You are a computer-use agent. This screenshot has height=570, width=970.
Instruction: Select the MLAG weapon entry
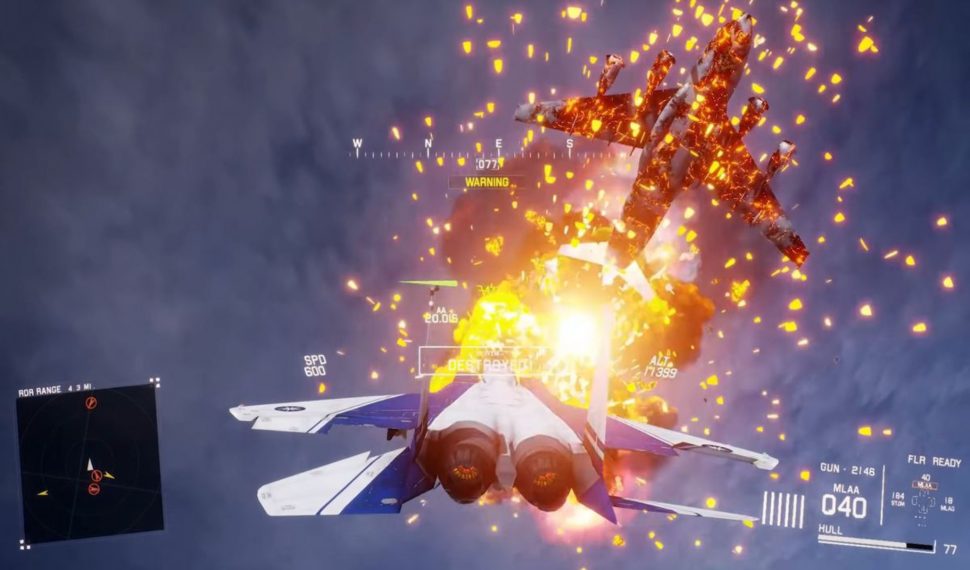tap(947, 502)
